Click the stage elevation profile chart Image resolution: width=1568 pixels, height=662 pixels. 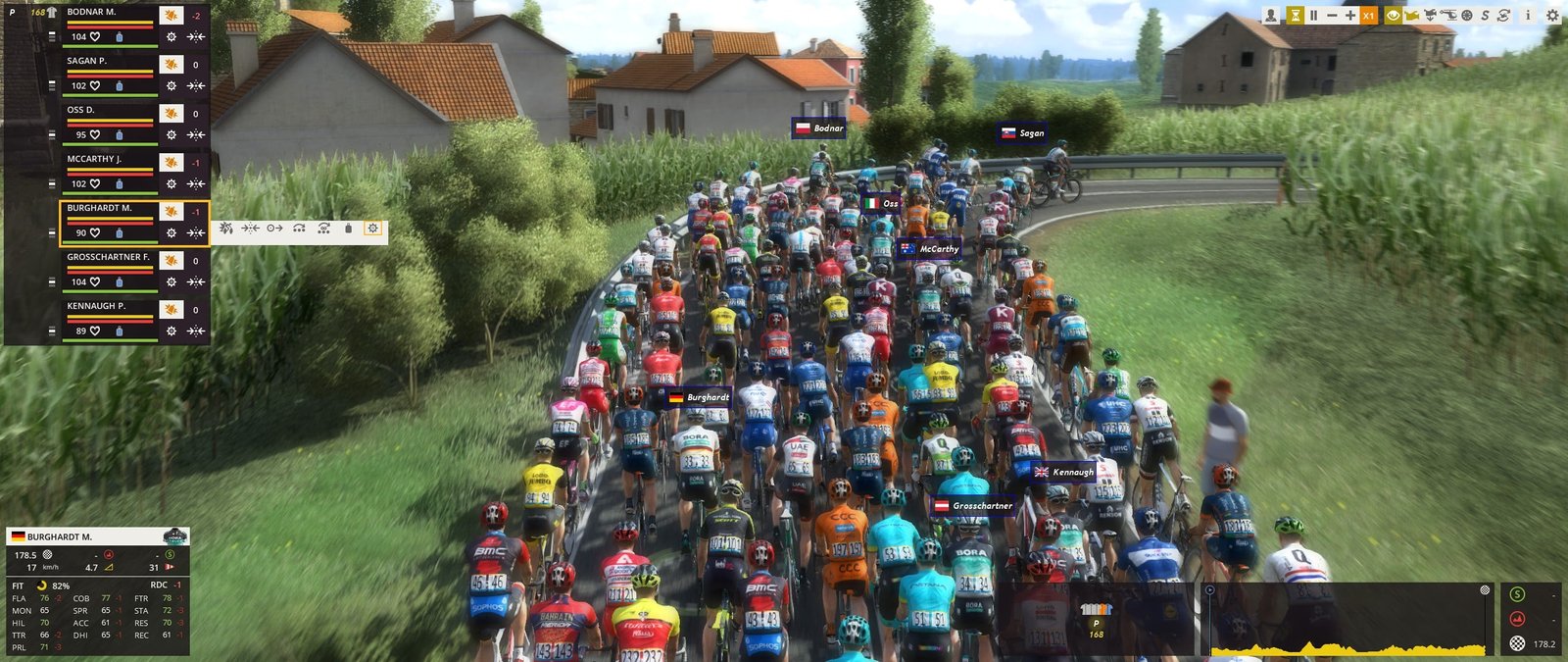point(1348,622)
